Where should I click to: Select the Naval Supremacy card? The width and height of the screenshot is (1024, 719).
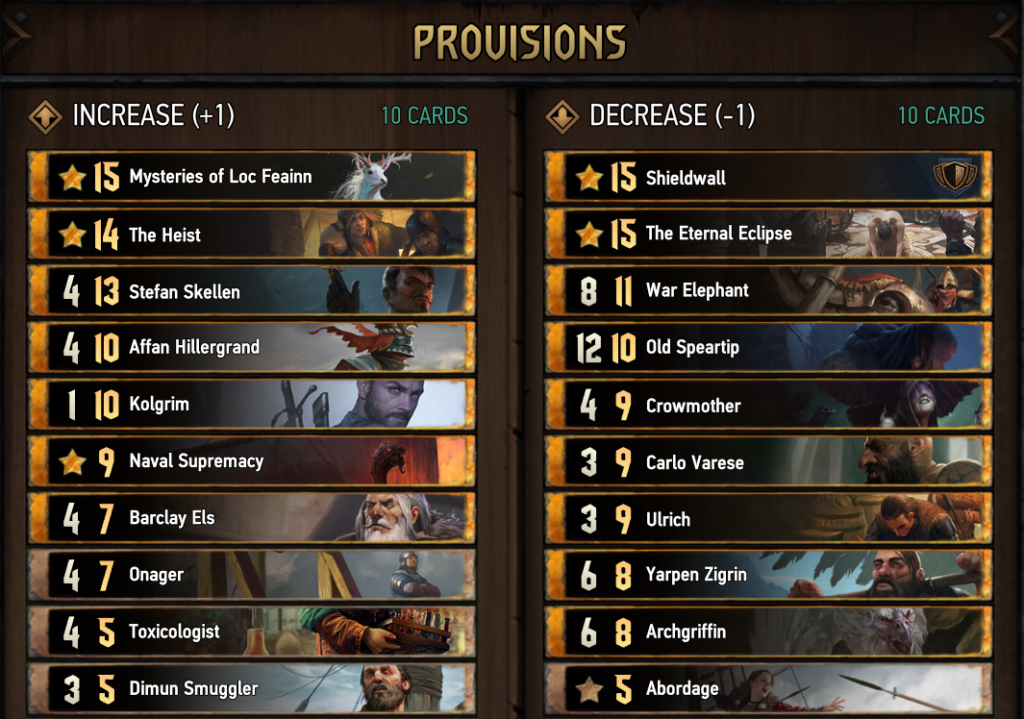tap(250, 461)
